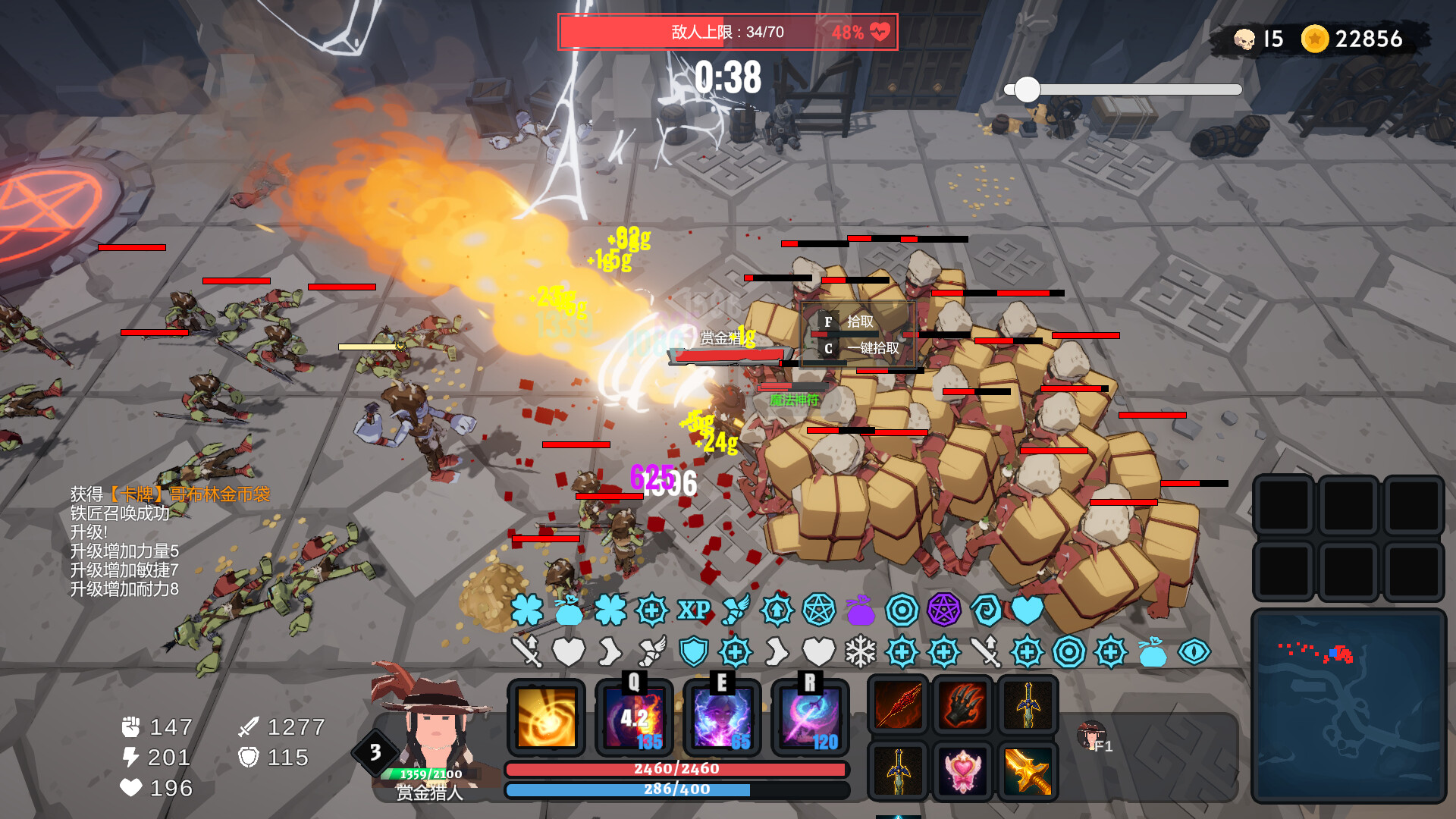Screen dimensions: 1456x819
Task: Activate the Q fire skill
Action: tap(634, 718)
